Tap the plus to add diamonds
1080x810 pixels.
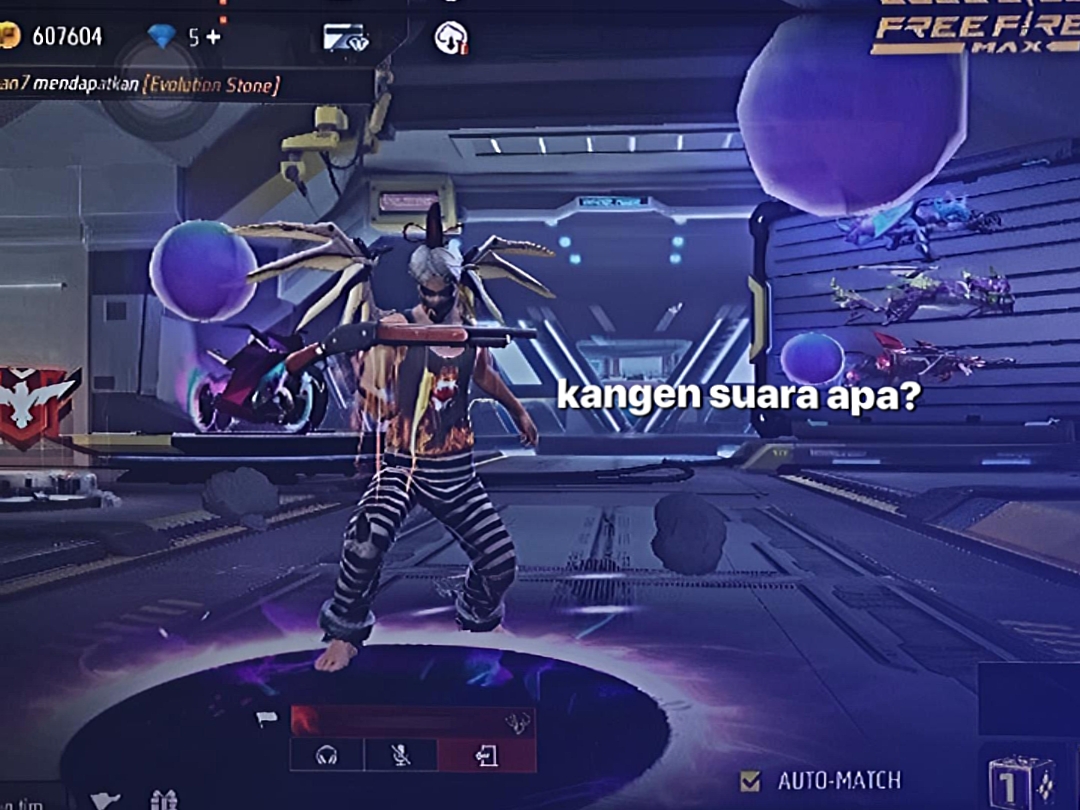click(213, 37)
